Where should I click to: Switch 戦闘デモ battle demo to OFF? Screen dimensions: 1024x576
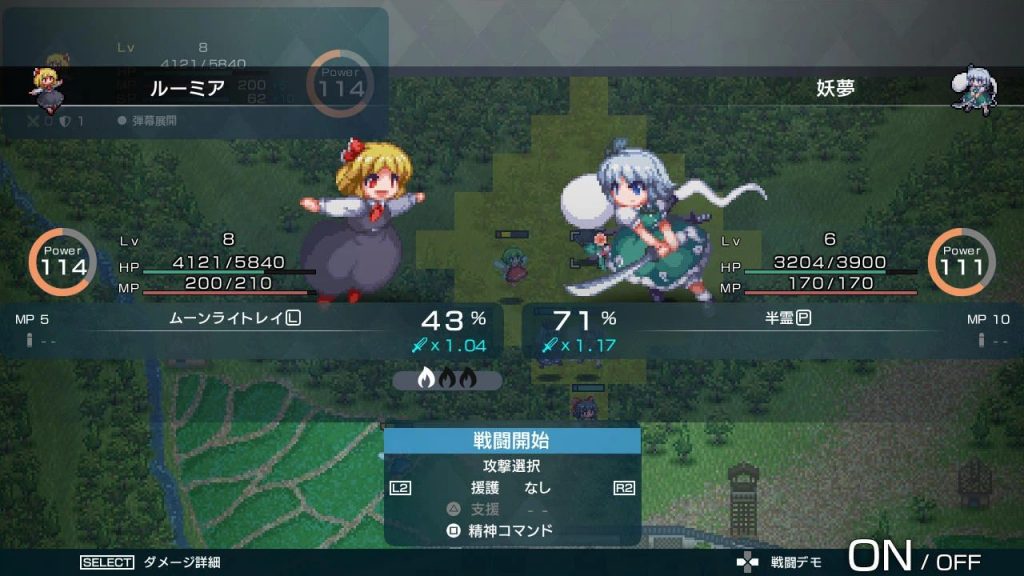958,562
